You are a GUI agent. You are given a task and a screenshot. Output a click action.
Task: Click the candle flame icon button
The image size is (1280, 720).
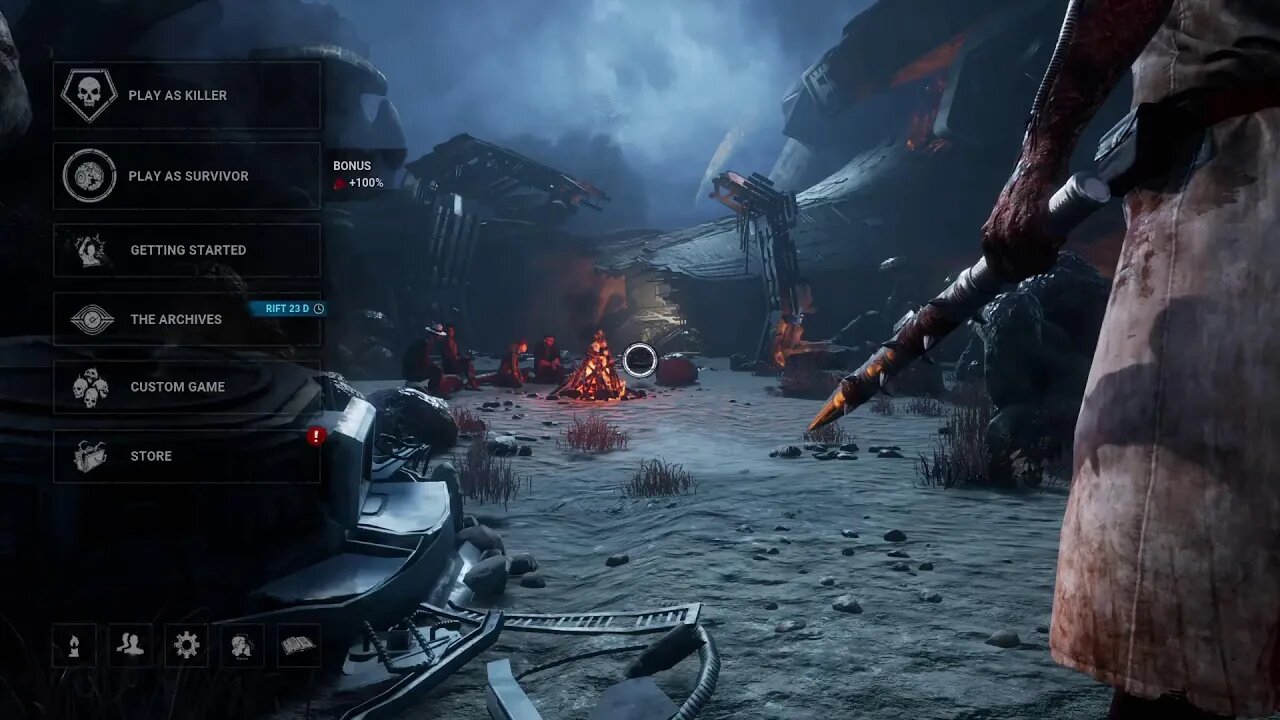click(x=74, y=645)
